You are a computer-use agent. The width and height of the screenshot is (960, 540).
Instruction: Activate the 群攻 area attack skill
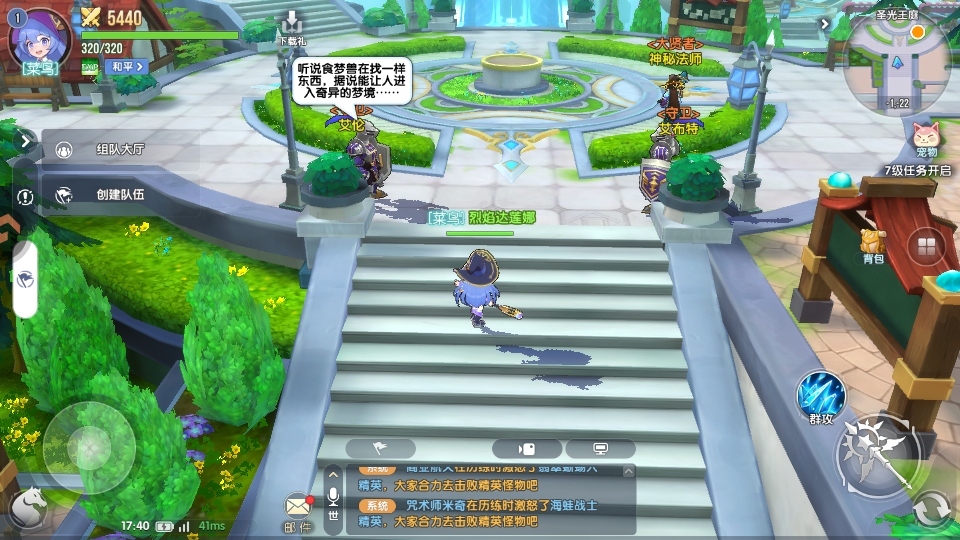(821, 396)
